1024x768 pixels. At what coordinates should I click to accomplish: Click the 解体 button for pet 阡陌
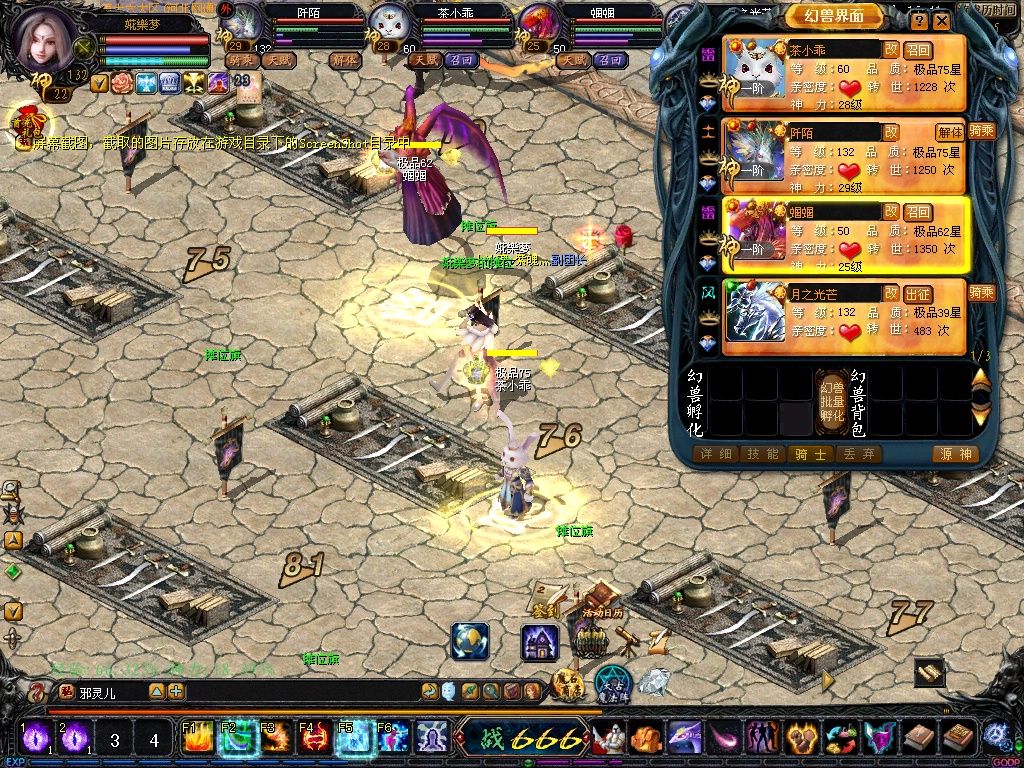coord(949,132)
